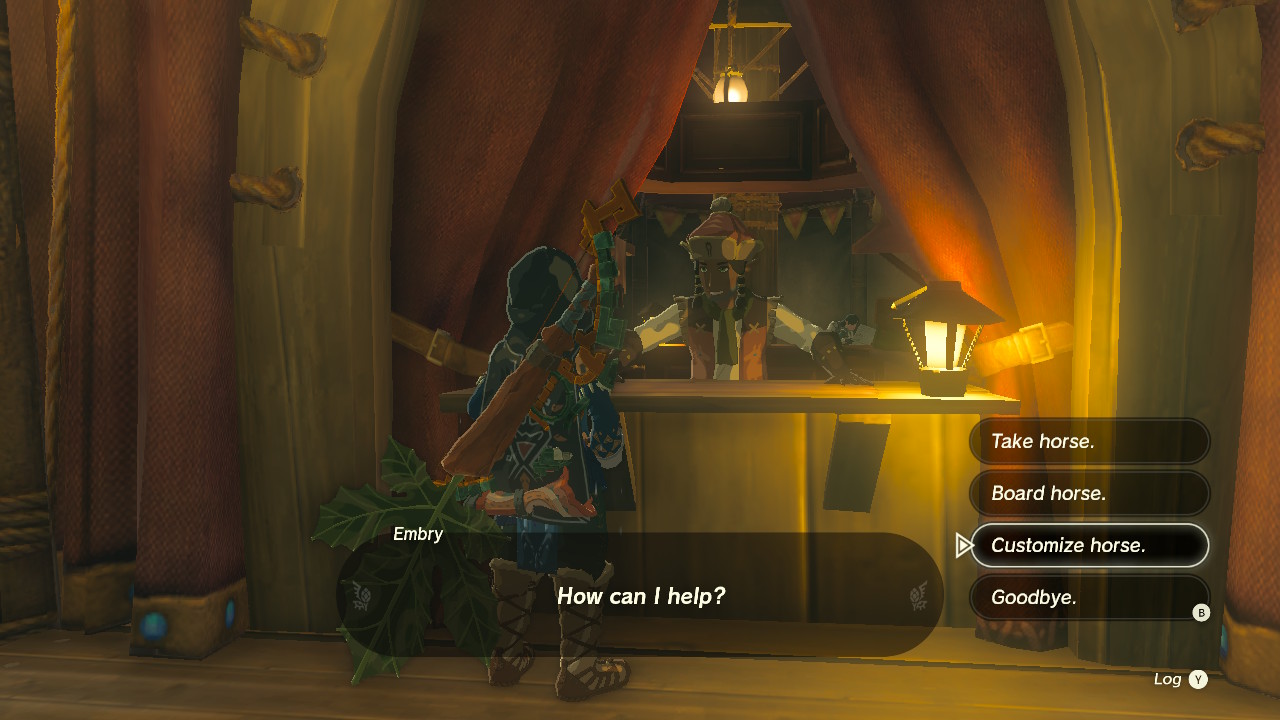Click the Y button icon next to Log

(x=1199, y=678)
